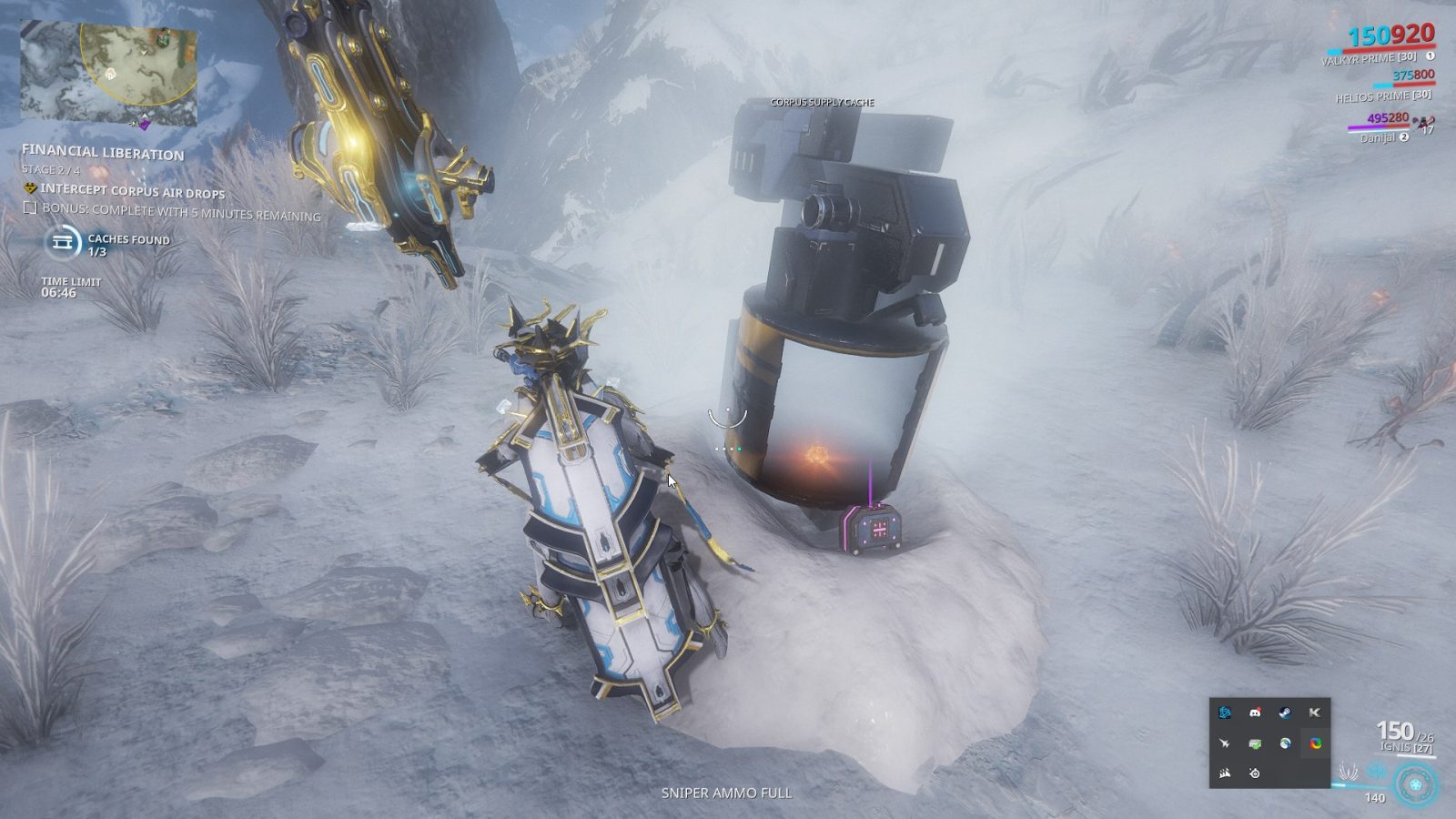
Task: Launch Google Chrome from the taskbar
Action: (1316, 743)
